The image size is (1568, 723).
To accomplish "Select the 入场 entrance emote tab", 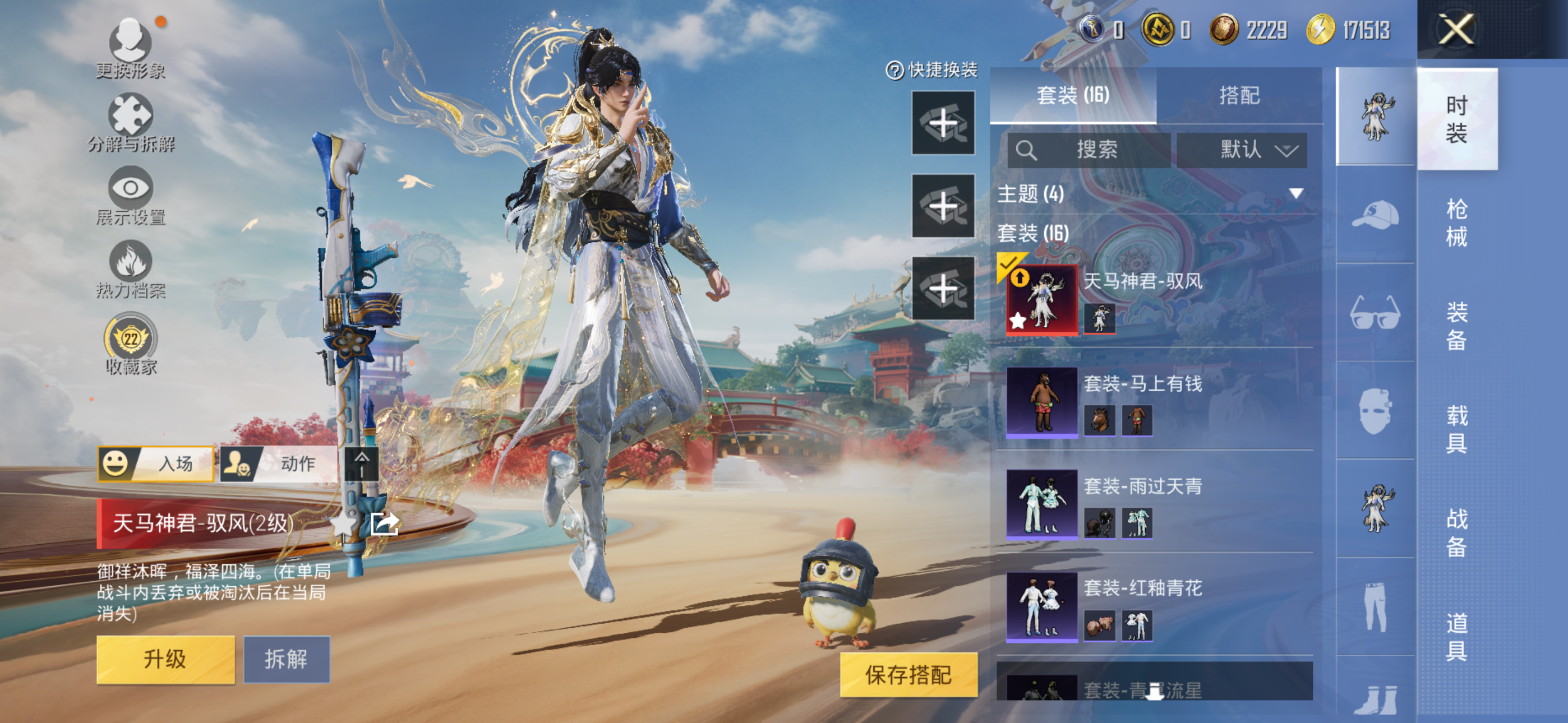I will (156, 464).
